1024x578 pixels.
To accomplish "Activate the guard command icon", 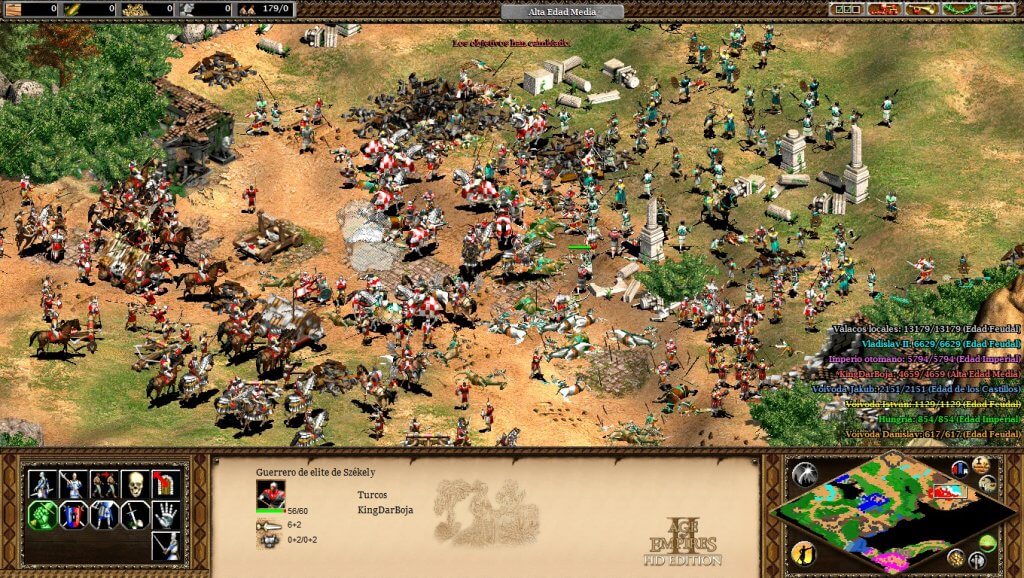I will [x=73, y=485].
